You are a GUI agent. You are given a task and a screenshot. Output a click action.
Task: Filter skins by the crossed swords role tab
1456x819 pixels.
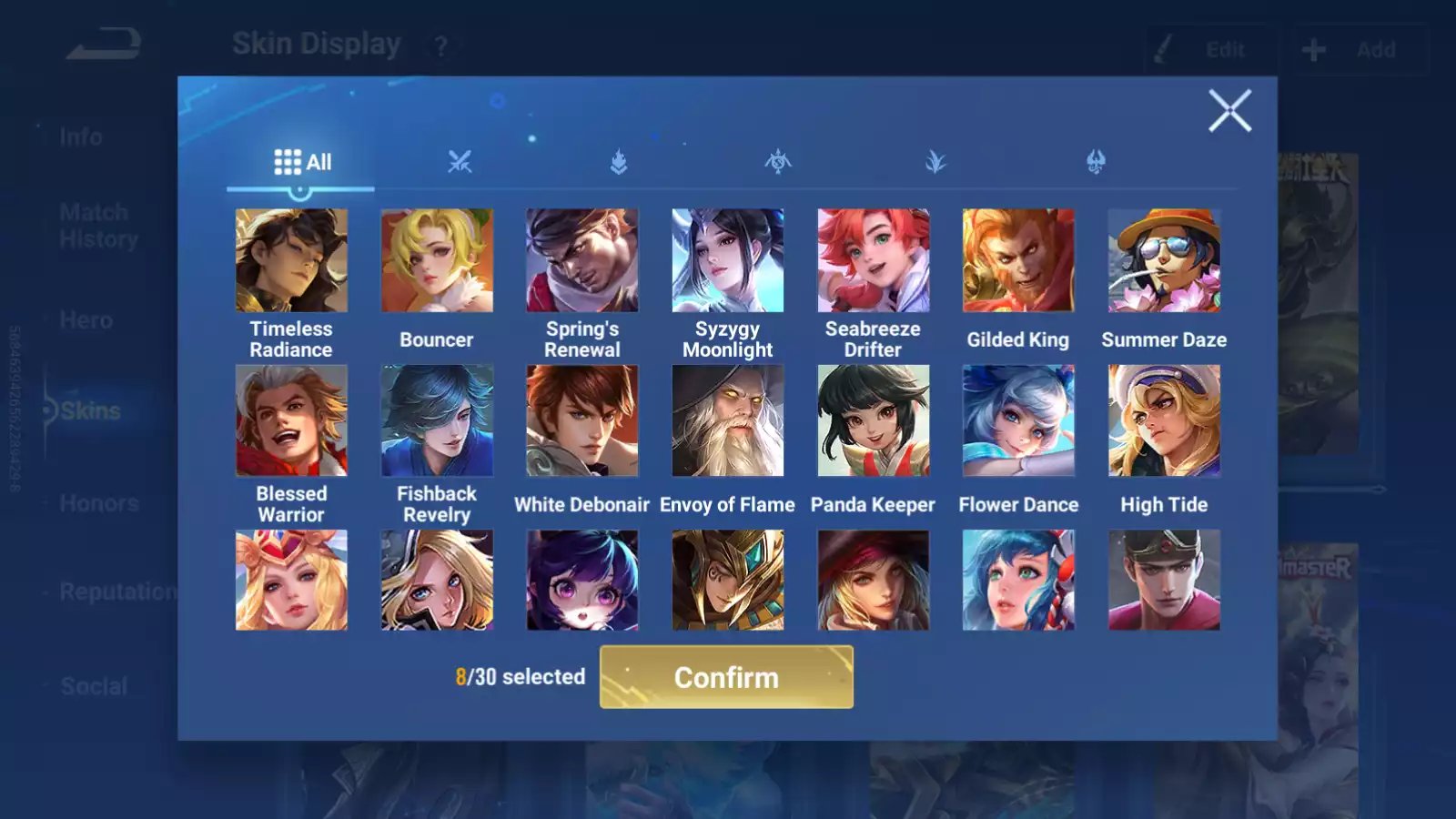click(x=460, y=162)
